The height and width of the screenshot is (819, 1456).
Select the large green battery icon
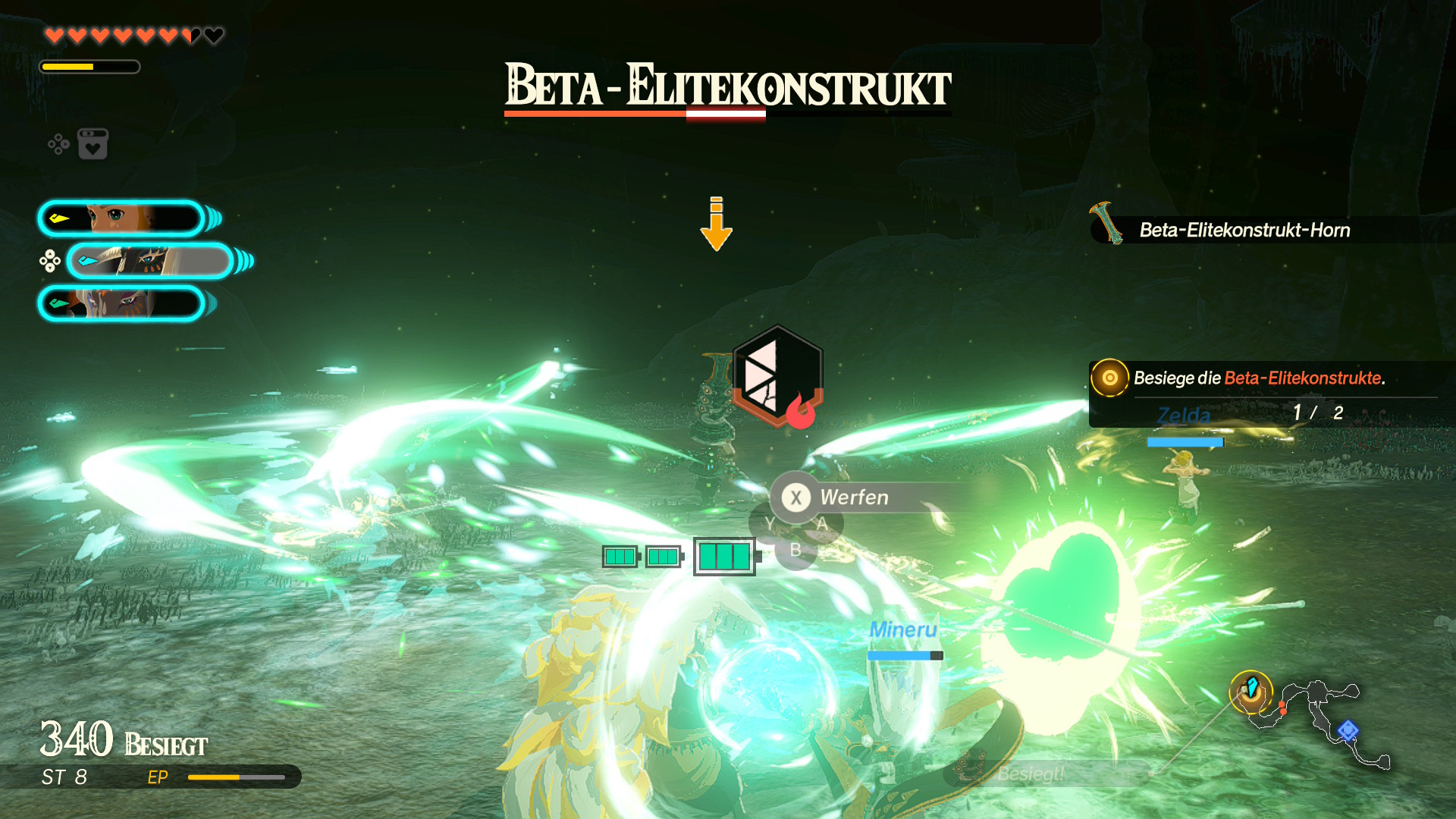(726, 557)
